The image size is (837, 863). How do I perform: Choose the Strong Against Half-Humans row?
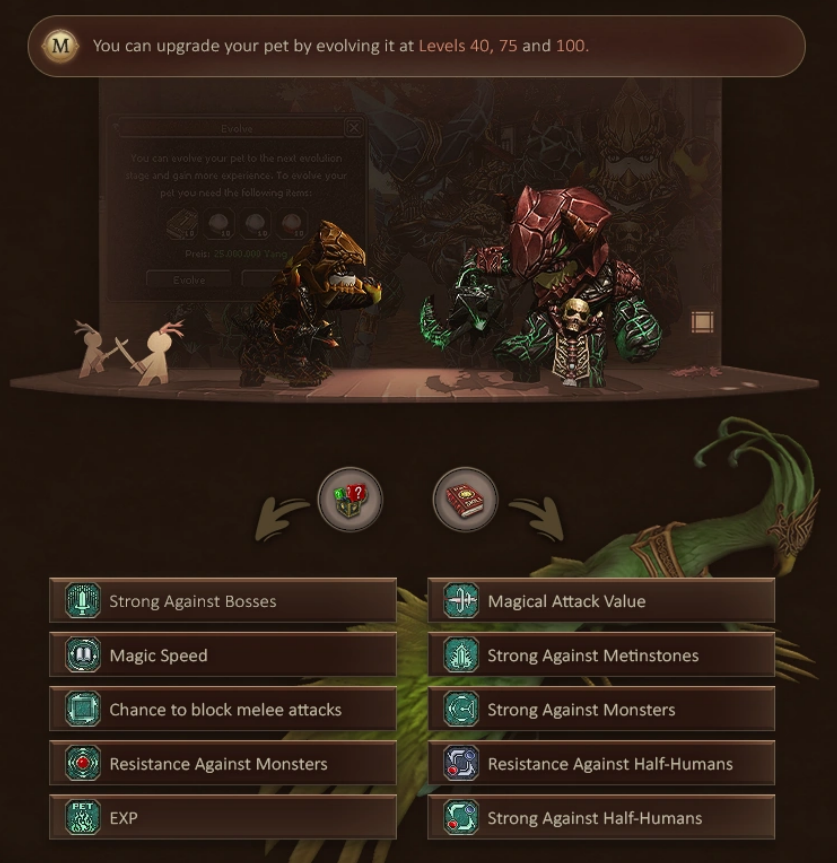pos(601,818)
